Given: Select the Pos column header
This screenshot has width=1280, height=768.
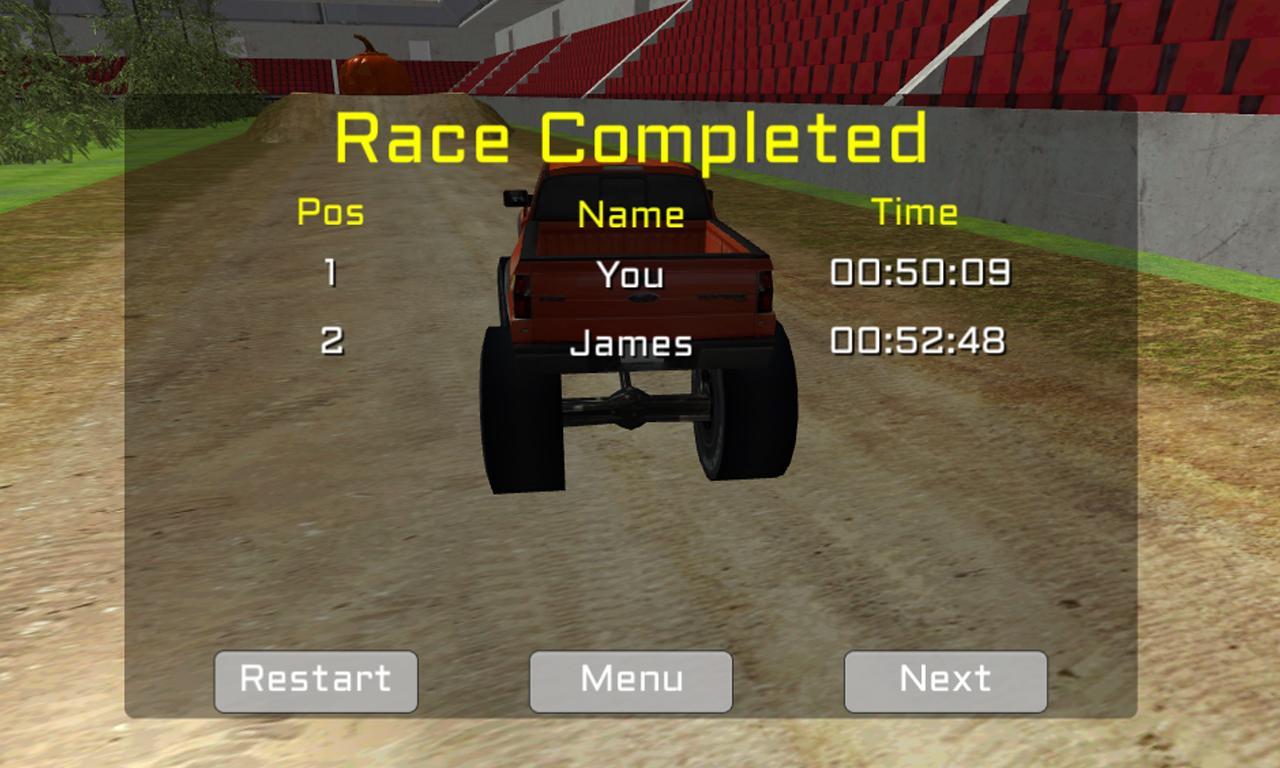Looking at the screenshot, I should coord(331,212).
